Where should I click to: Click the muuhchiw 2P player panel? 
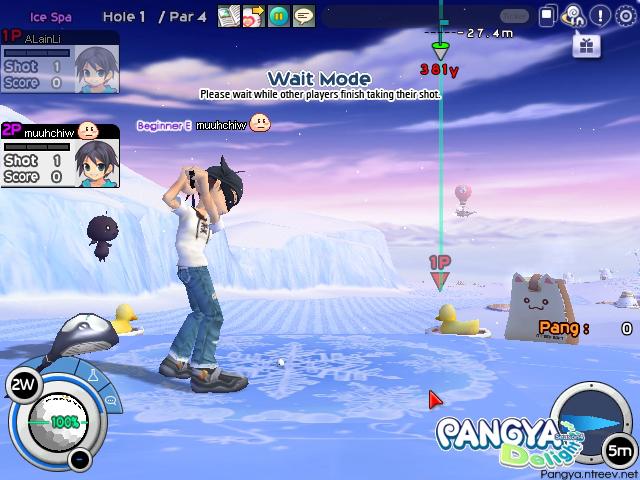tap(60, 157)
